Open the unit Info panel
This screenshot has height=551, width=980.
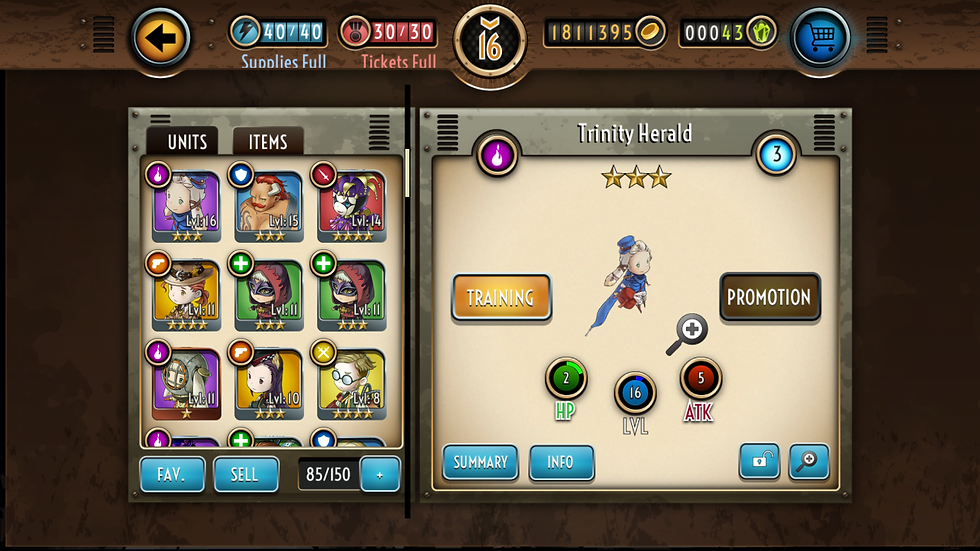(x=561, y=462)
